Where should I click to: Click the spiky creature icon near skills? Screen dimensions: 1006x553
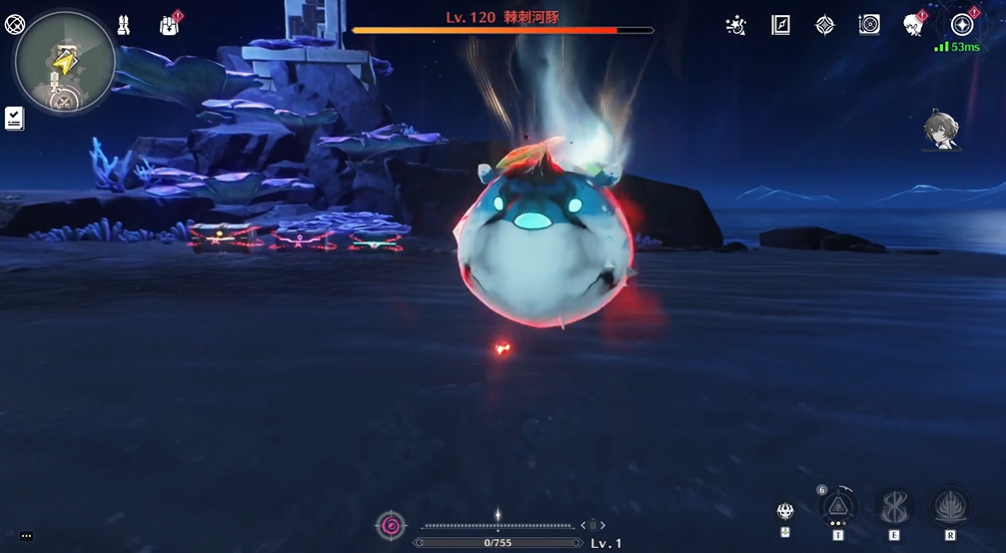pyautogui.click(x=786, y=511)
